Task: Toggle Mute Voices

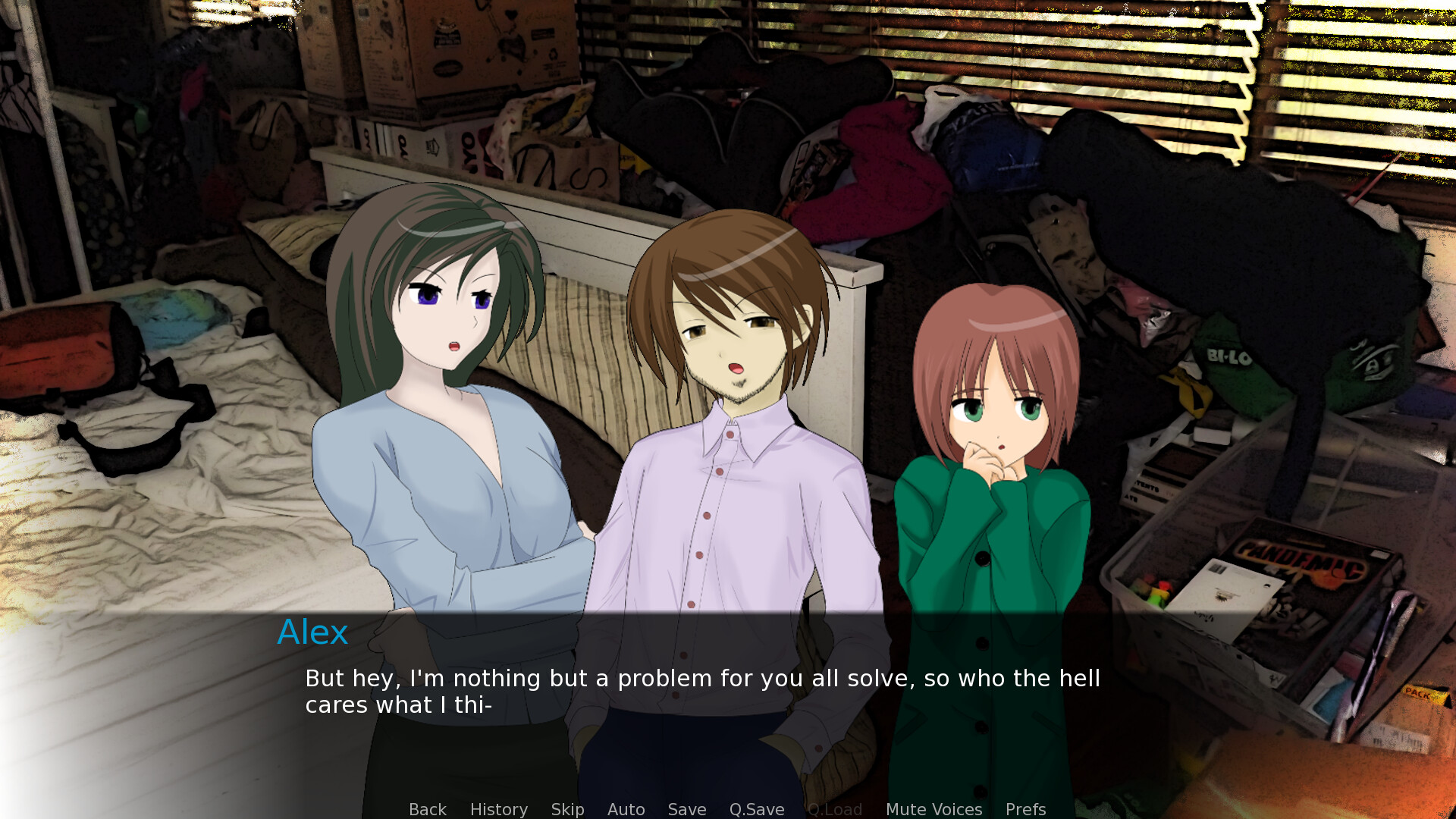Action: pos(934,809)
